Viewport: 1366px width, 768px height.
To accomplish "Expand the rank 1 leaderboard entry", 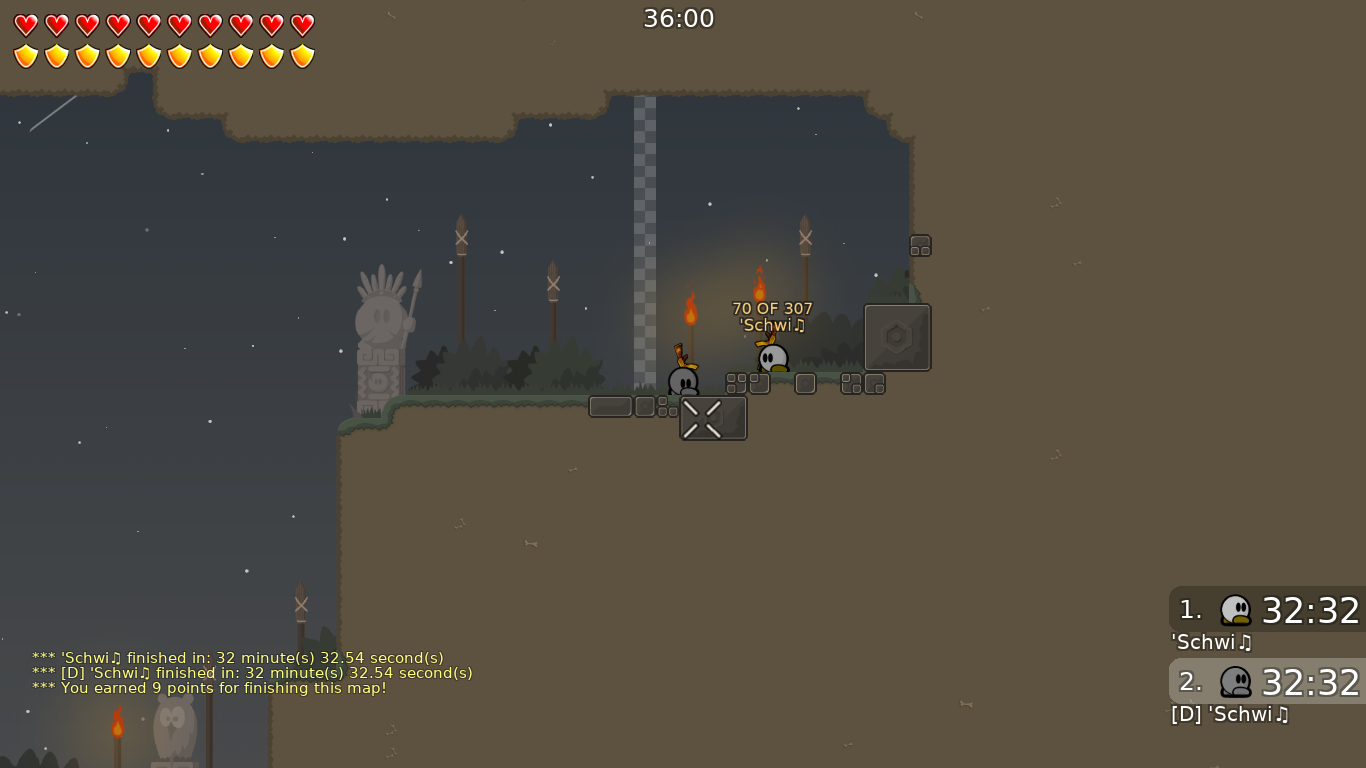I will coord(1265,610).
